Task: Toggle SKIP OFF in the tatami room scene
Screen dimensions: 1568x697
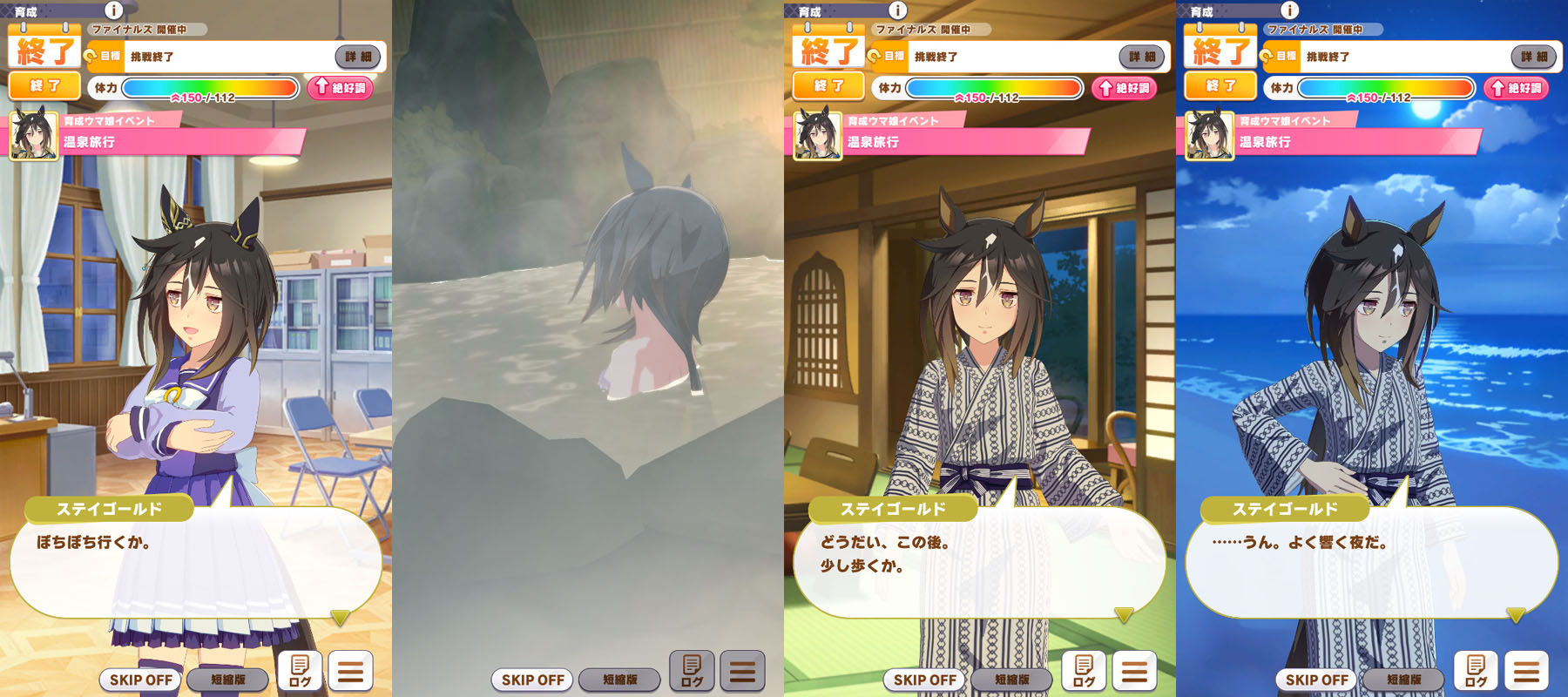Action: [924, 680]
